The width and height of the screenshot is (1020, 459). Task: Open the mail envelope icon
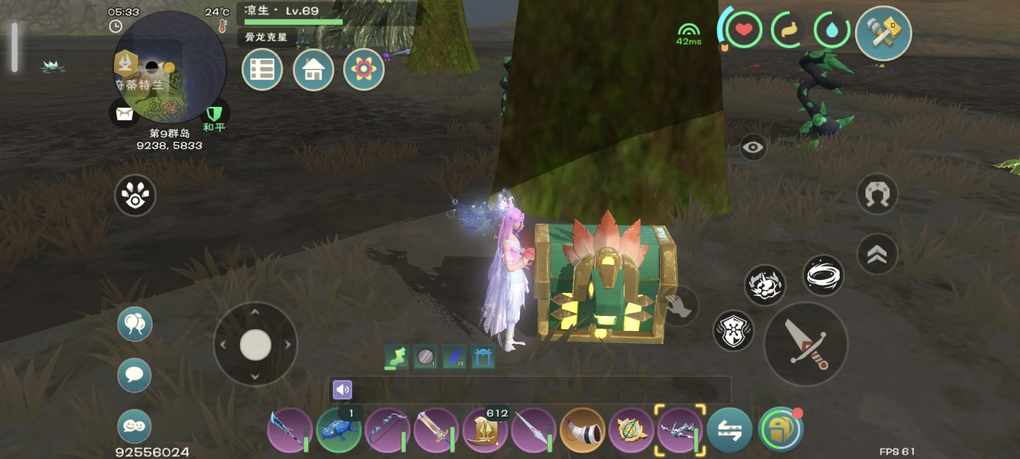coord(124,114)
